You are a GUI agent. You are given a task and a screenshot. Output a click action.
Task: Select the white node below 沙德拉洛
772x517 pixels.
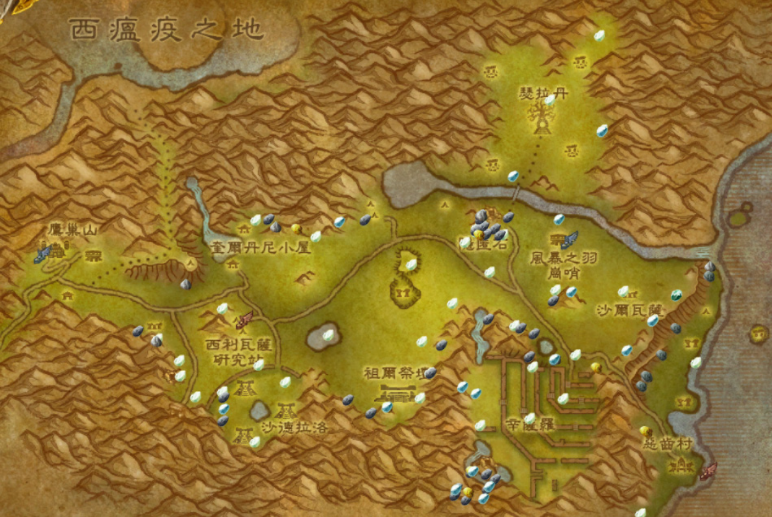(x=255, y=441)
